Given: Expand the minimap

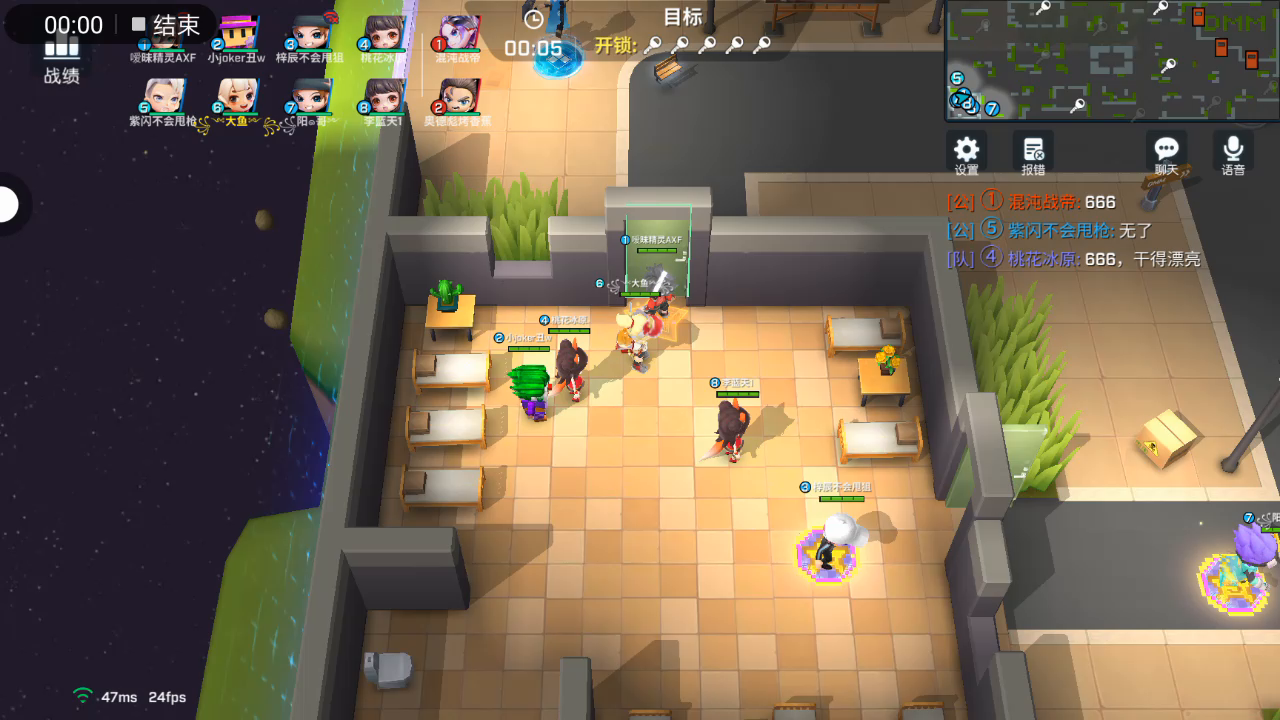Looking at the screenshot, I should [x=1111, y=60].
